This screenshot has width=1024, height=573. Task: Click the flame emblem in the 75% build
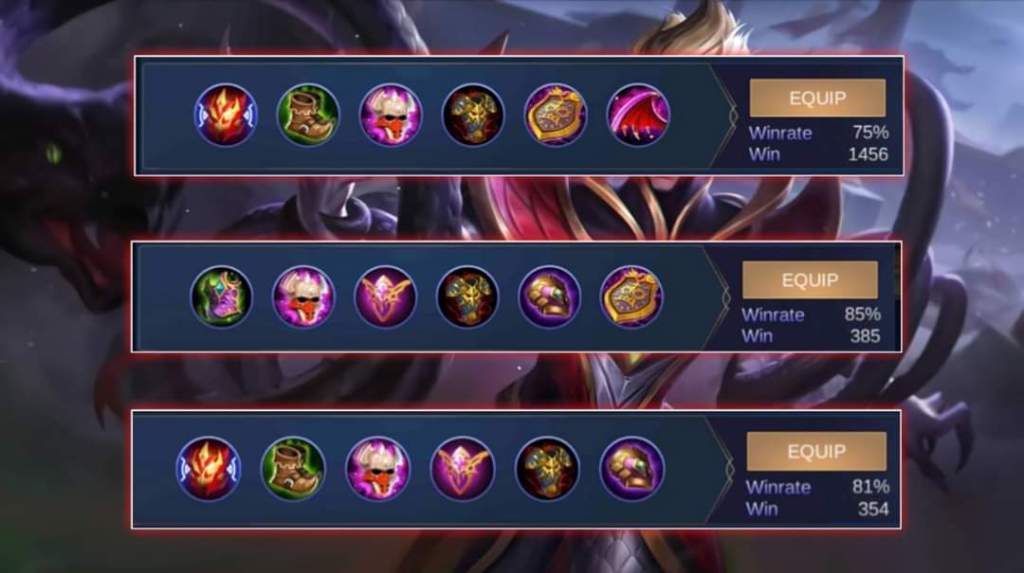pos(225,115)
